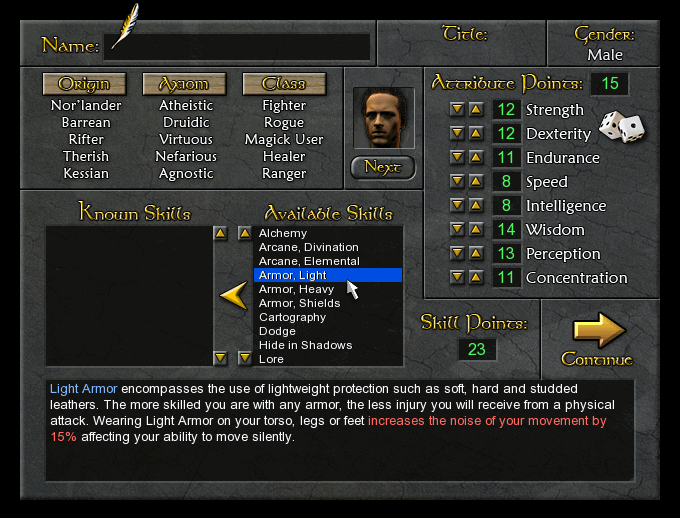Select Alchemy in Available Skills
This screenshot has width=680, height=518.
(283, 233)
